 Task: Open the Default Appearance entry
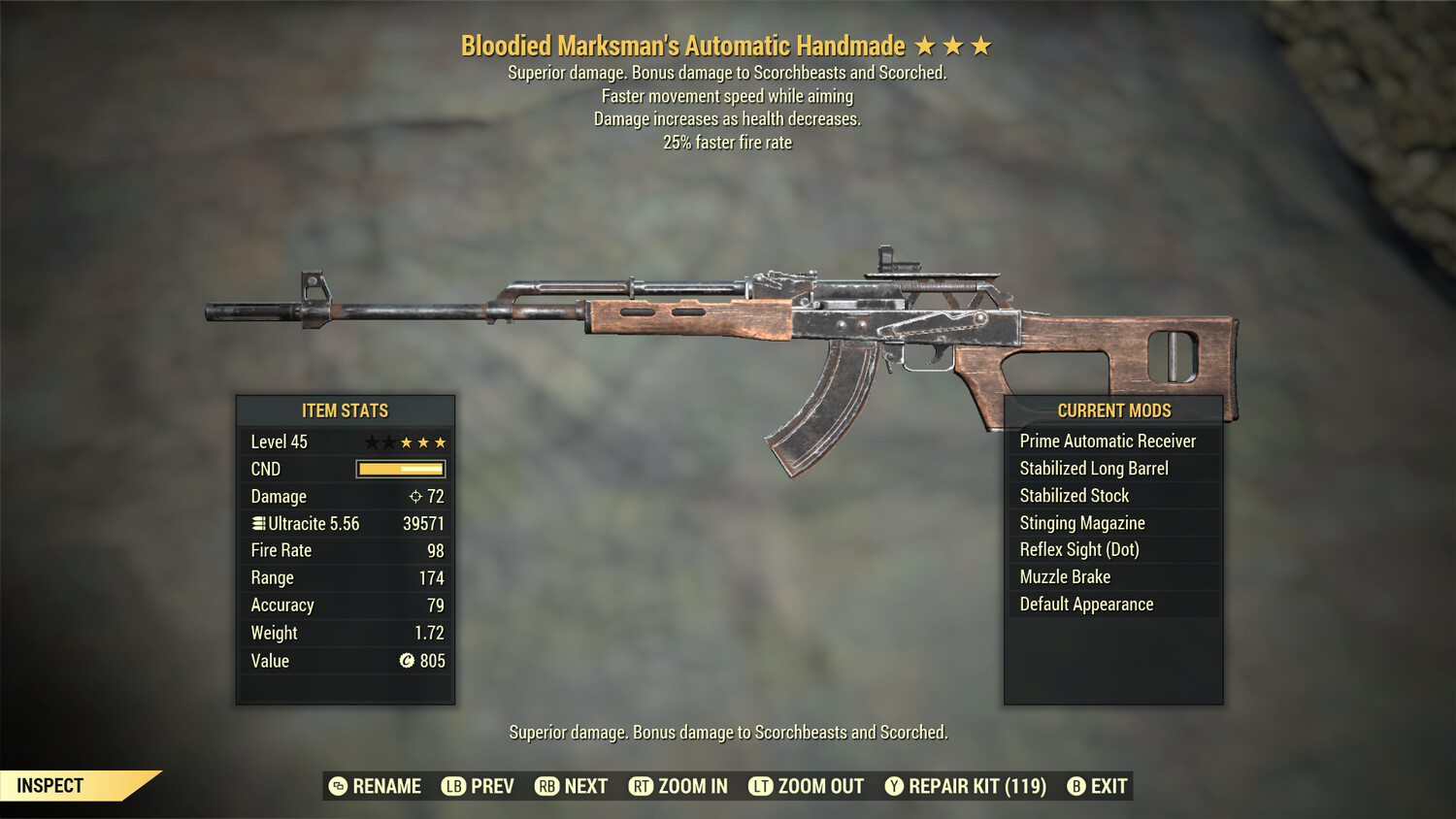[x=1085, y=604]
